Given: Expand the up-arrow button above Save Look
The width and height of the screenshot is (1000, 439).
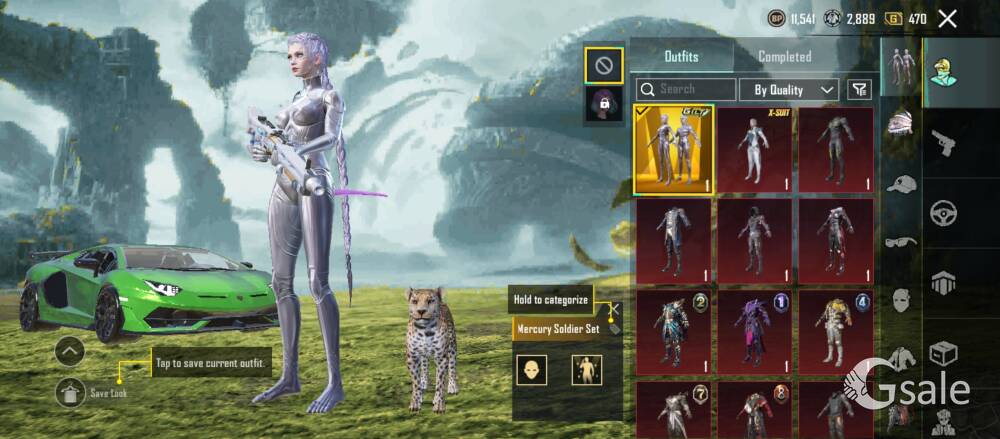Looking at the screenshot, I should click(70, 352).
